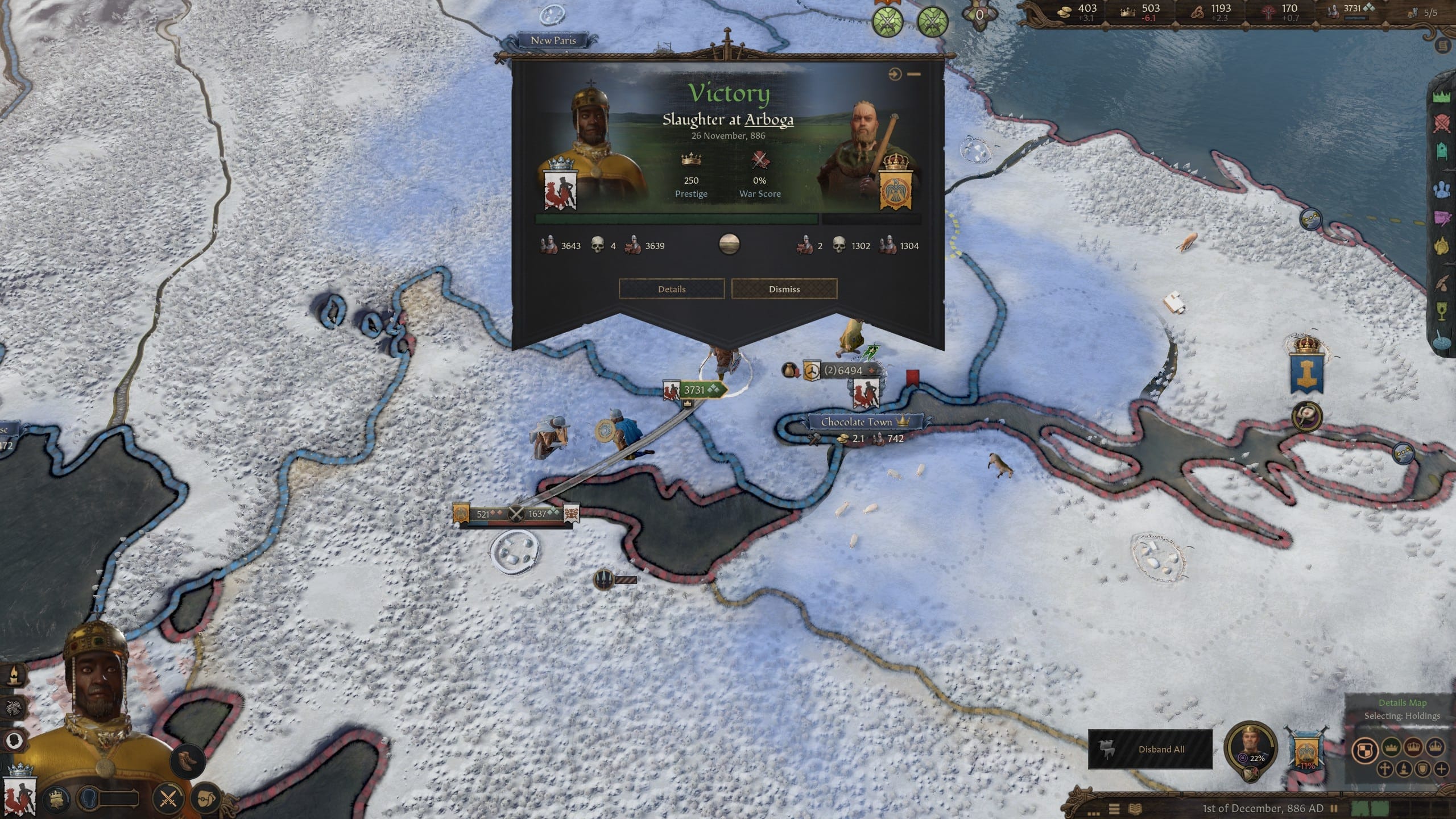
Task: Open the Intrigue candle icon in the left sidebar
Action: (x=15, y=675)
